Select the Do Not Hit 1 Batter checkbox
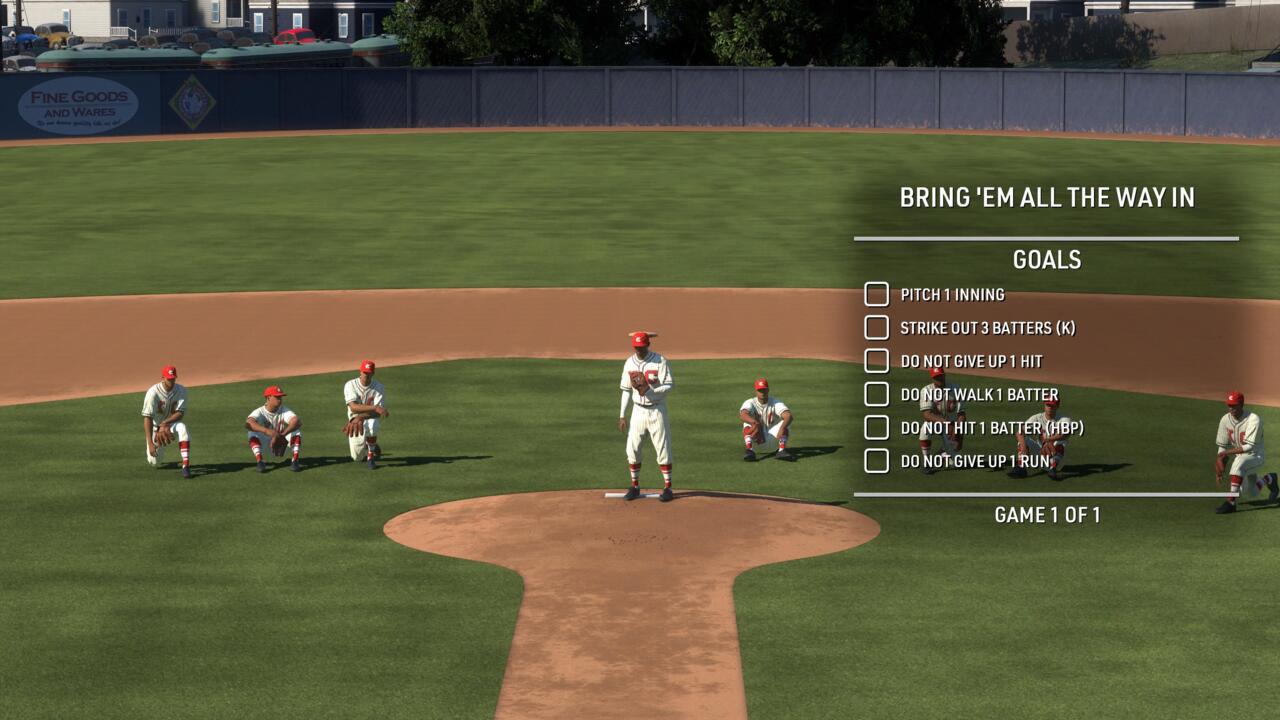Image resolution: width=1280 pixels, height=720 pixels. 876,428
